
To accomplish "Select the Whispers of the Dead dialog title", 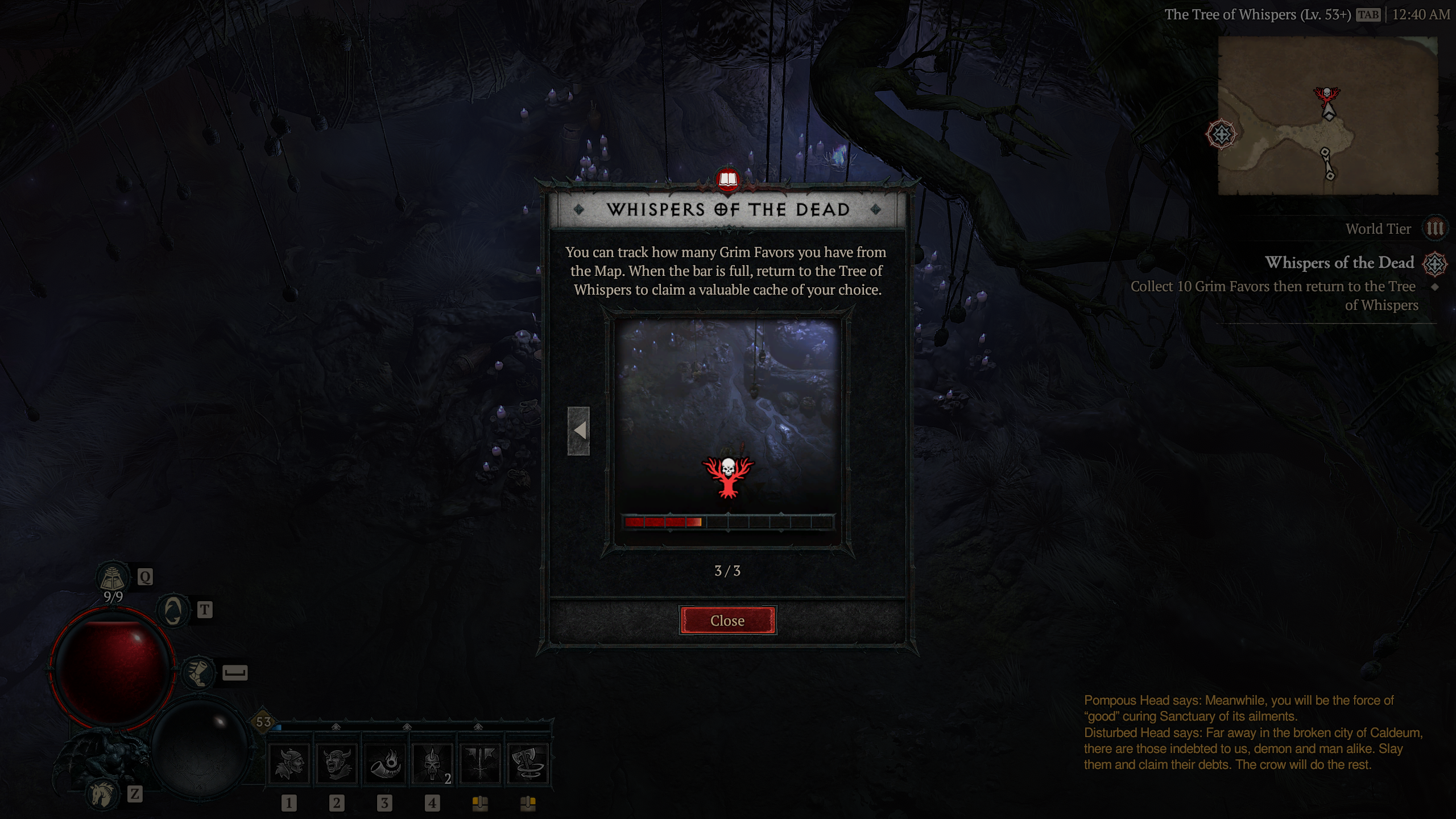I will pos(730,210).
